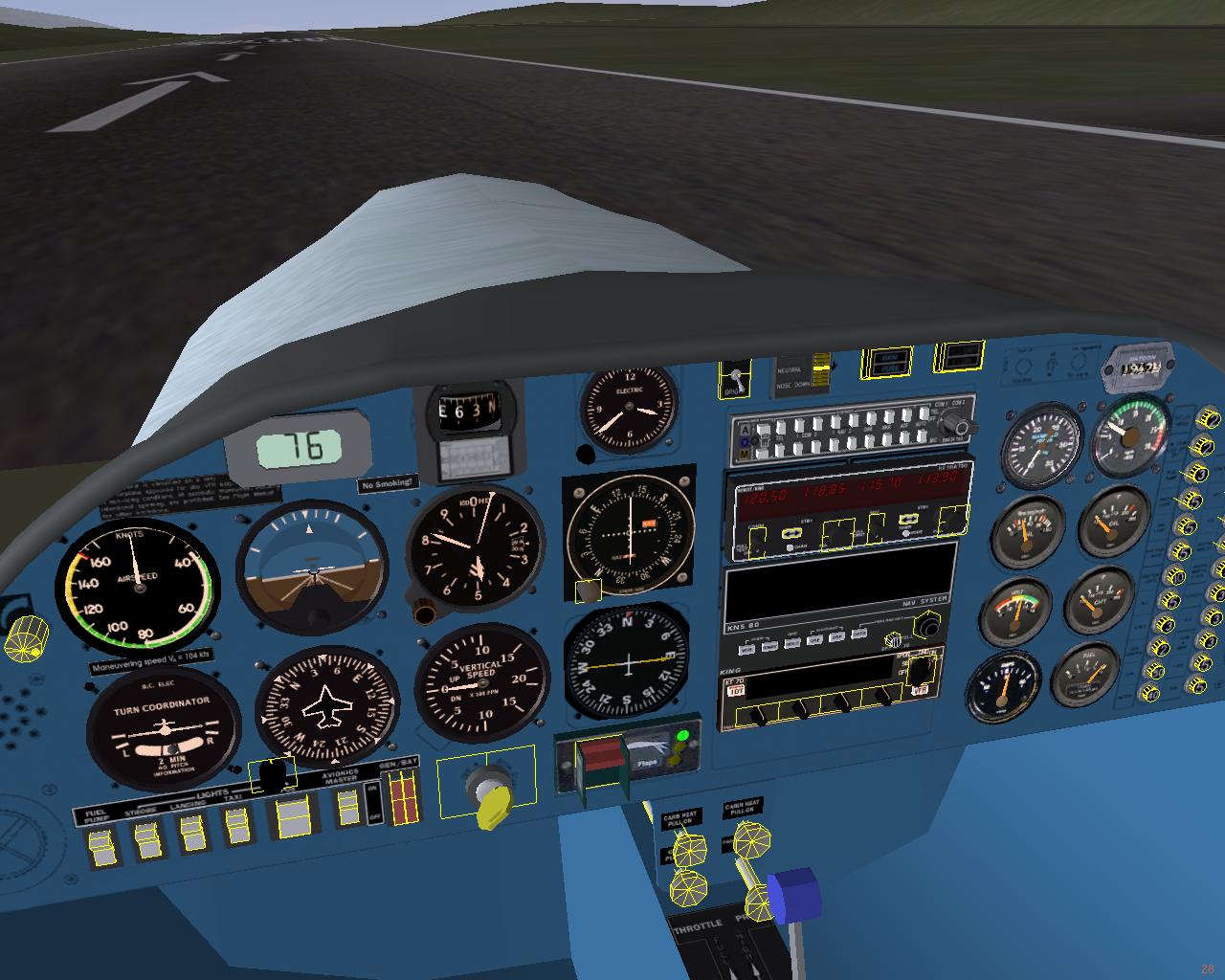Flip the Strobe light switch

pyautogui.click(x=146, y=841)
